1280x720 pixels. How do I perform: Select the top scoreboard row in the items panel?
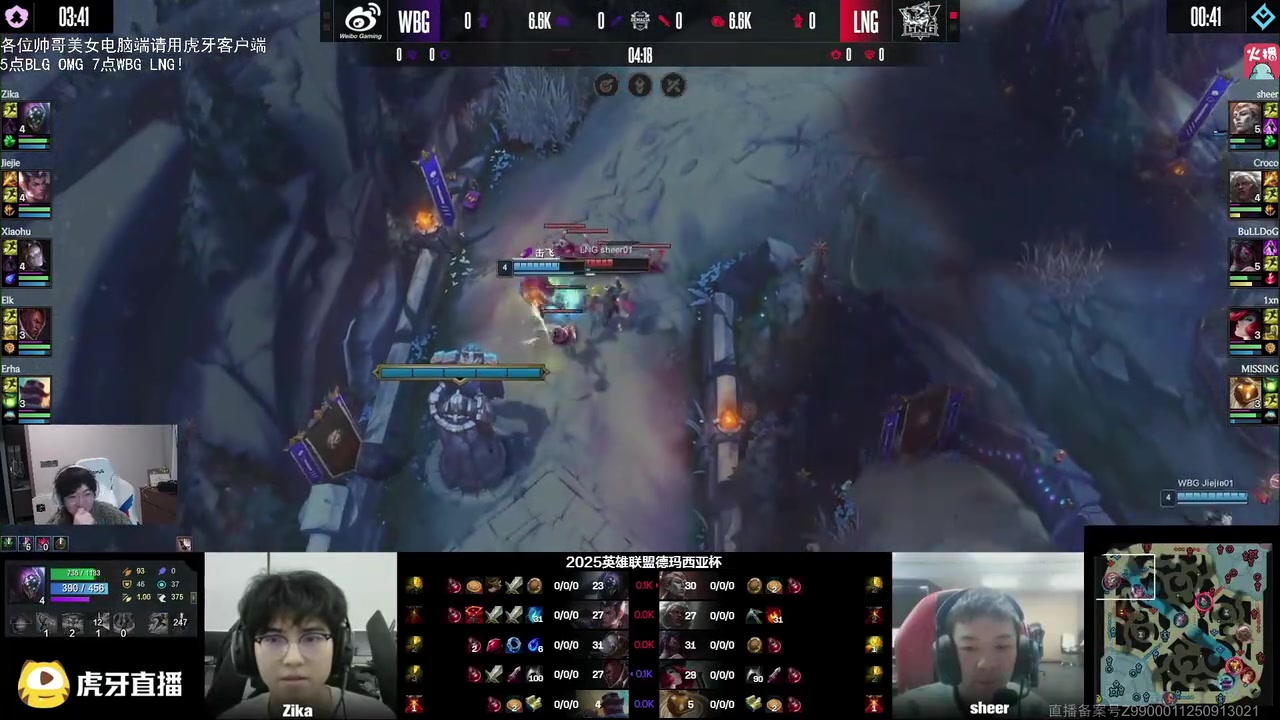click(643, 586)
